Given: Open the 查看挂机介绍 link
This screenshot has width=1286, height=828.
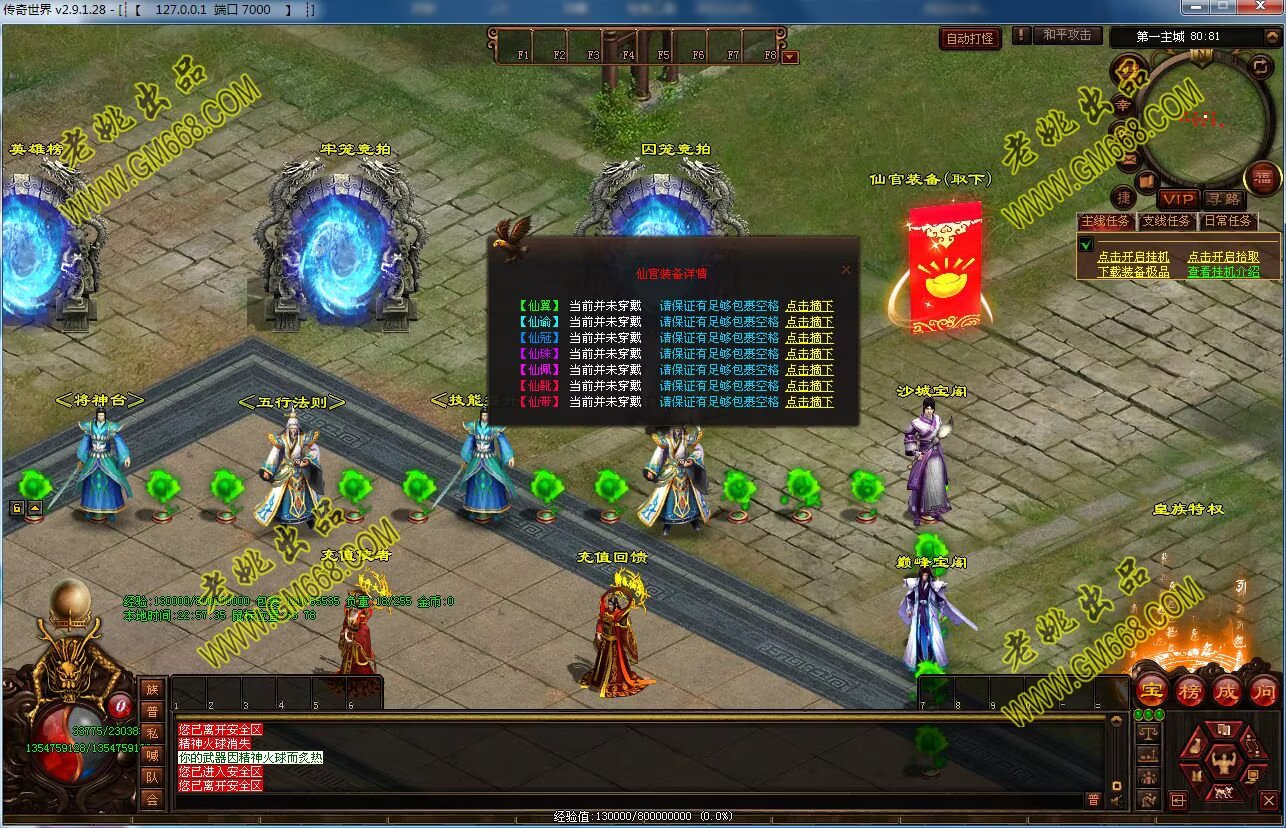Looking at the screenshot, I should point(1223,272).
